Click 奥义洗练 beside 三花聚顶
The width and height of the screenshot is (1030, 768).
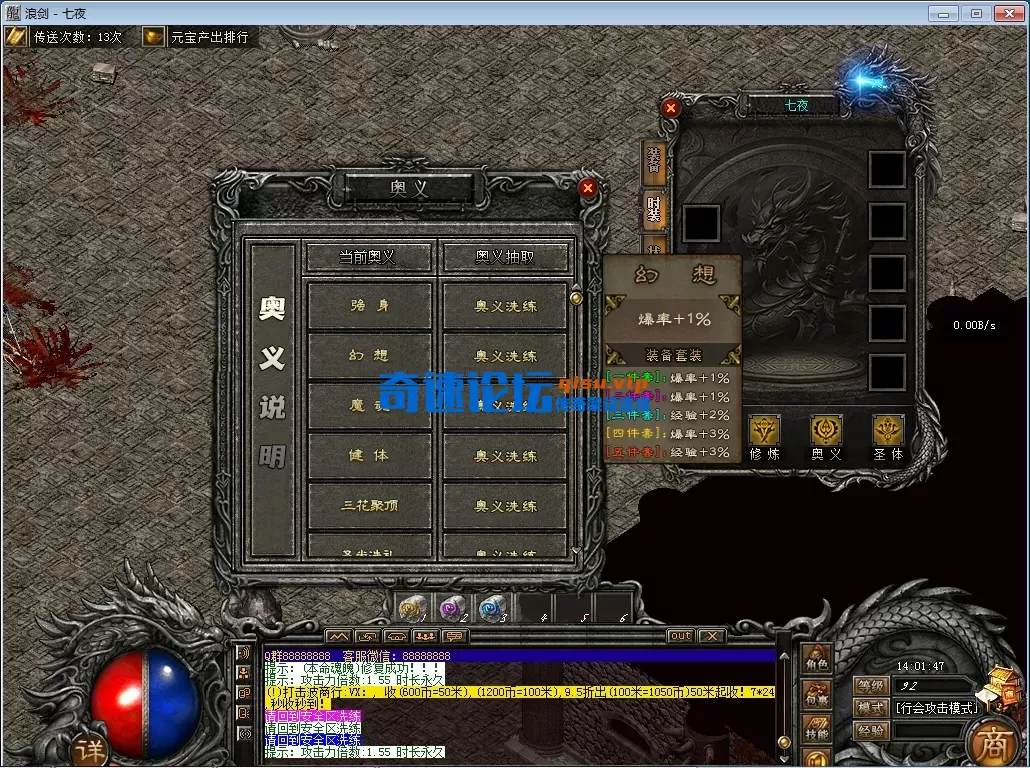(x=505, y=506)
